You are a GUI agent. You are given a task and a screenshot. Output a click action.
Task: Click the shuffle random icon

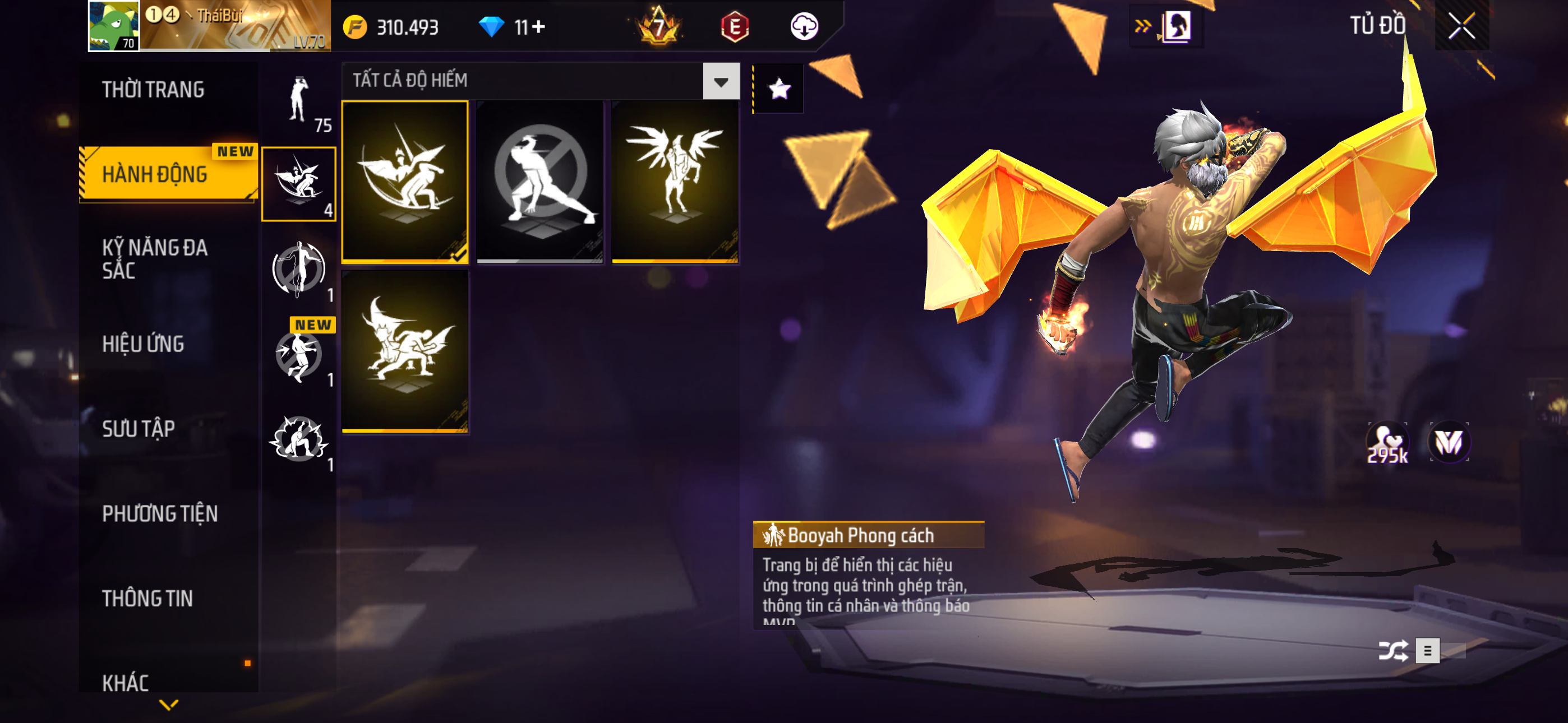(x=1392, y=651)
